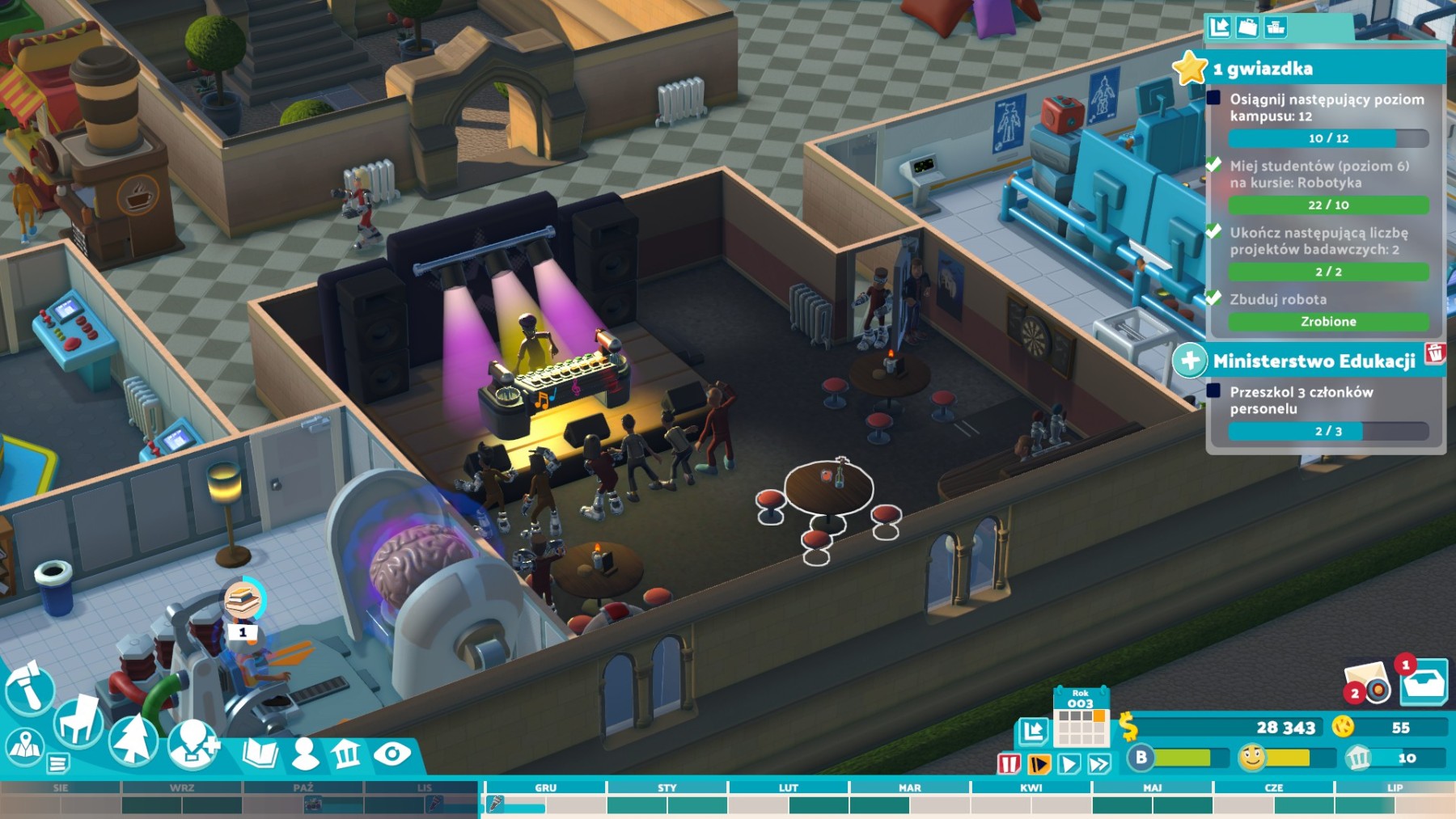Set normal play speed

[1069, 764]
